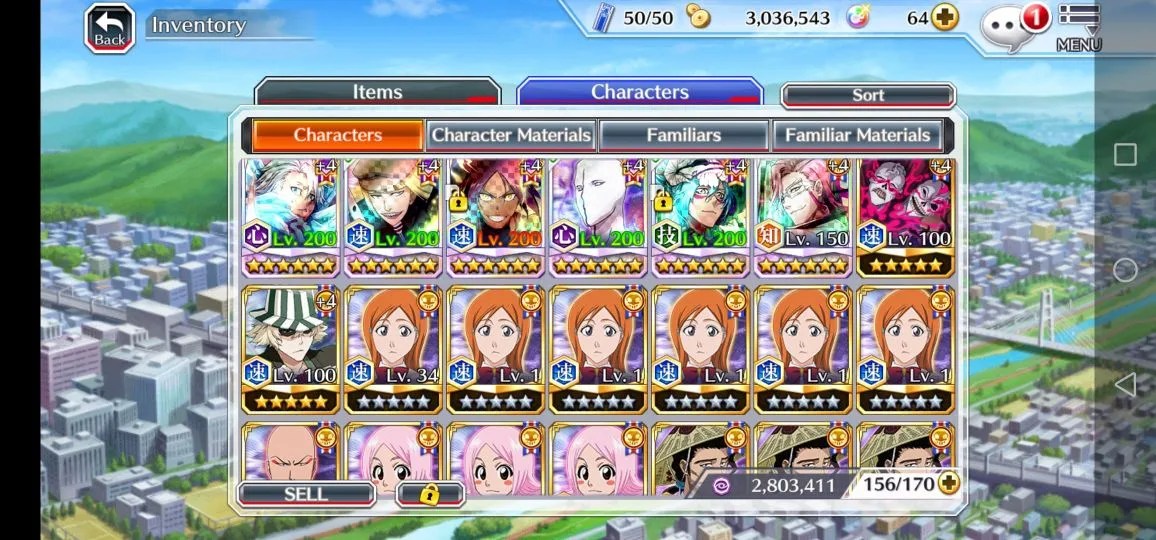Switch to the Items tab

pos(377,93)
